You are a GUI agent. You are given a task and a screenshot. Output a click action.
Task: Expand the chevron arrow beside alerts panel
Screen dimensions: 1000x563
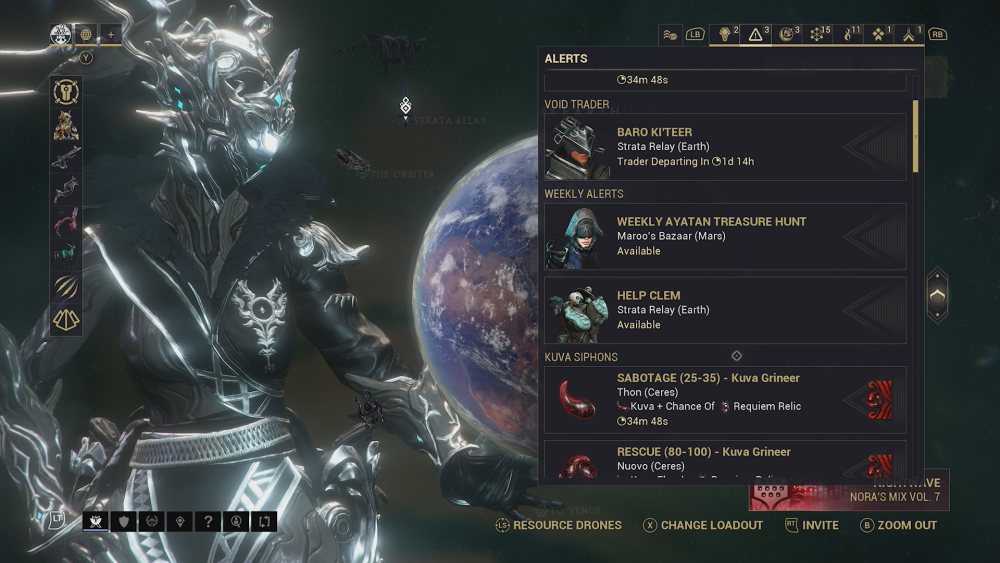pos(936,295)
